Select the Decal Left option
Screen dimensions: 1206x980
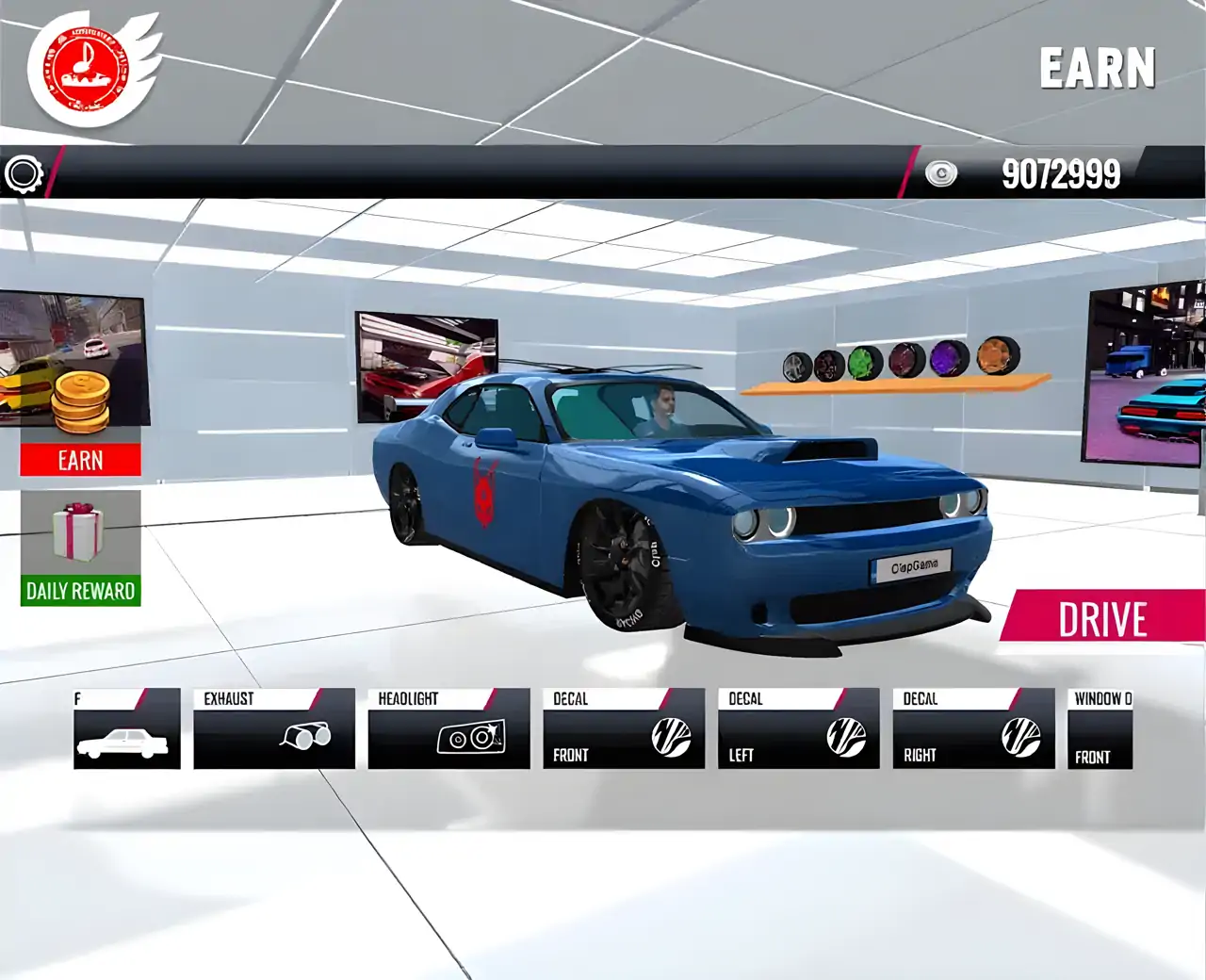(798, 728)
